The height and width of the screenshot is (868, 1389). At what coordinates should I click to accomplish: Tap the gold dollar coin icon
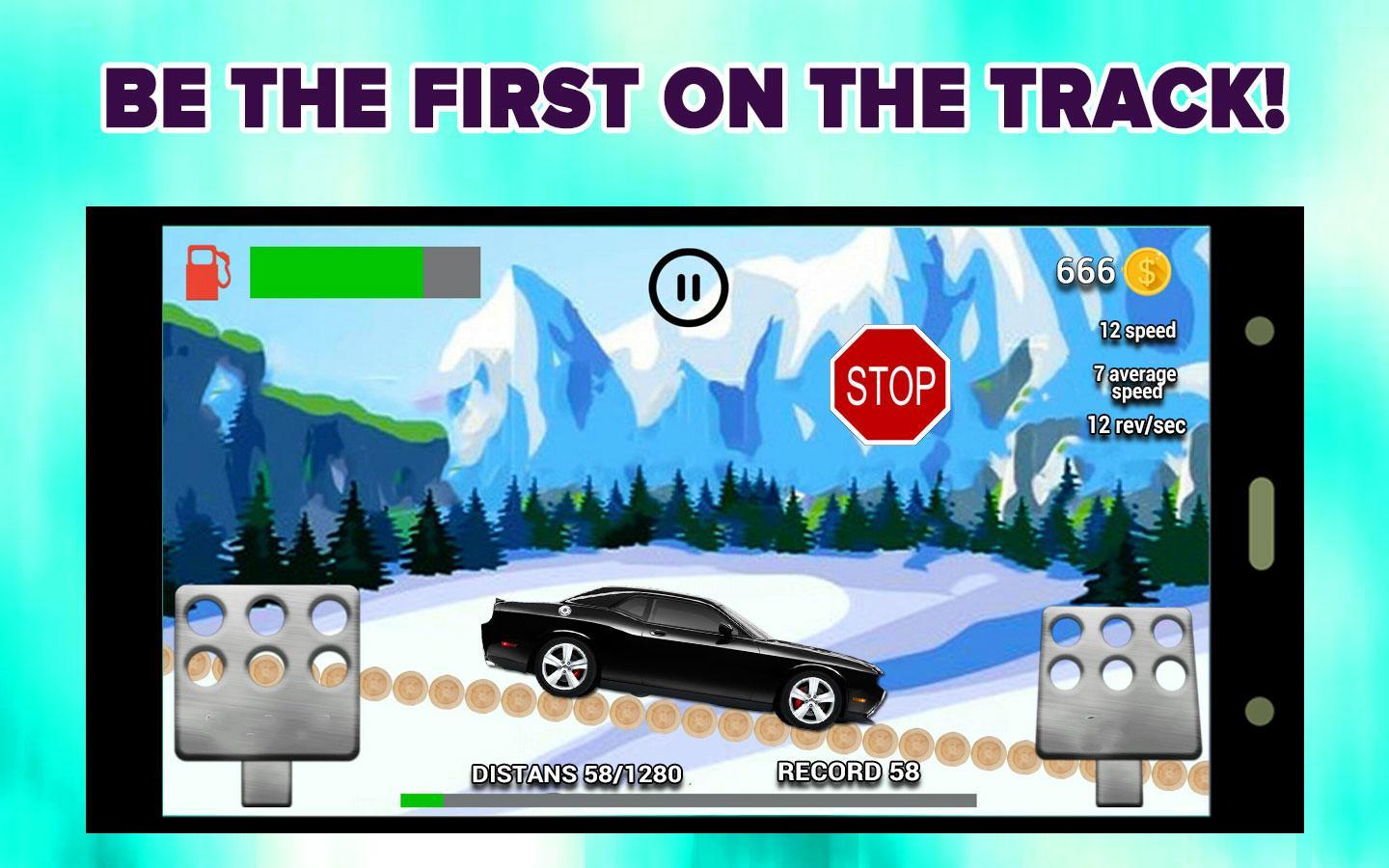(x=1149, y=273)
